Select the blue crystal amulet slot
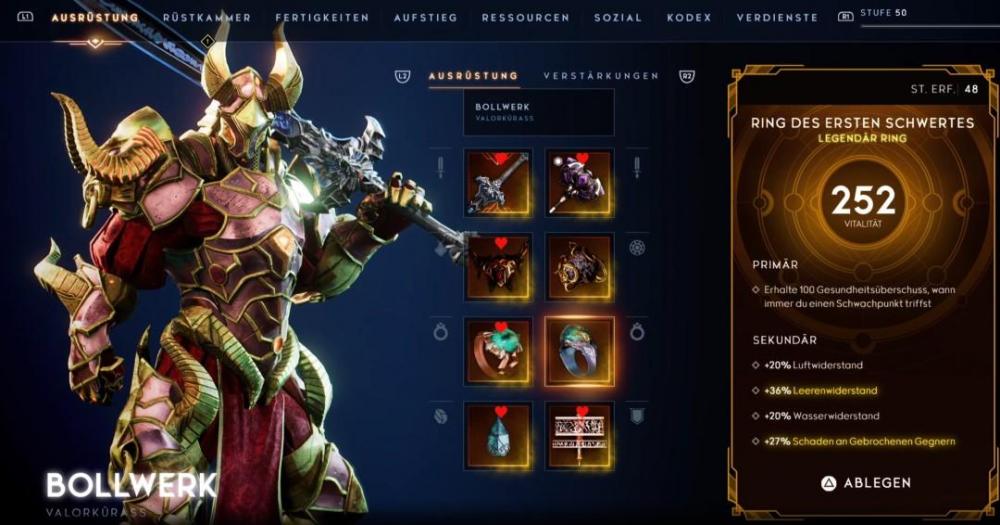 (497, 435)
